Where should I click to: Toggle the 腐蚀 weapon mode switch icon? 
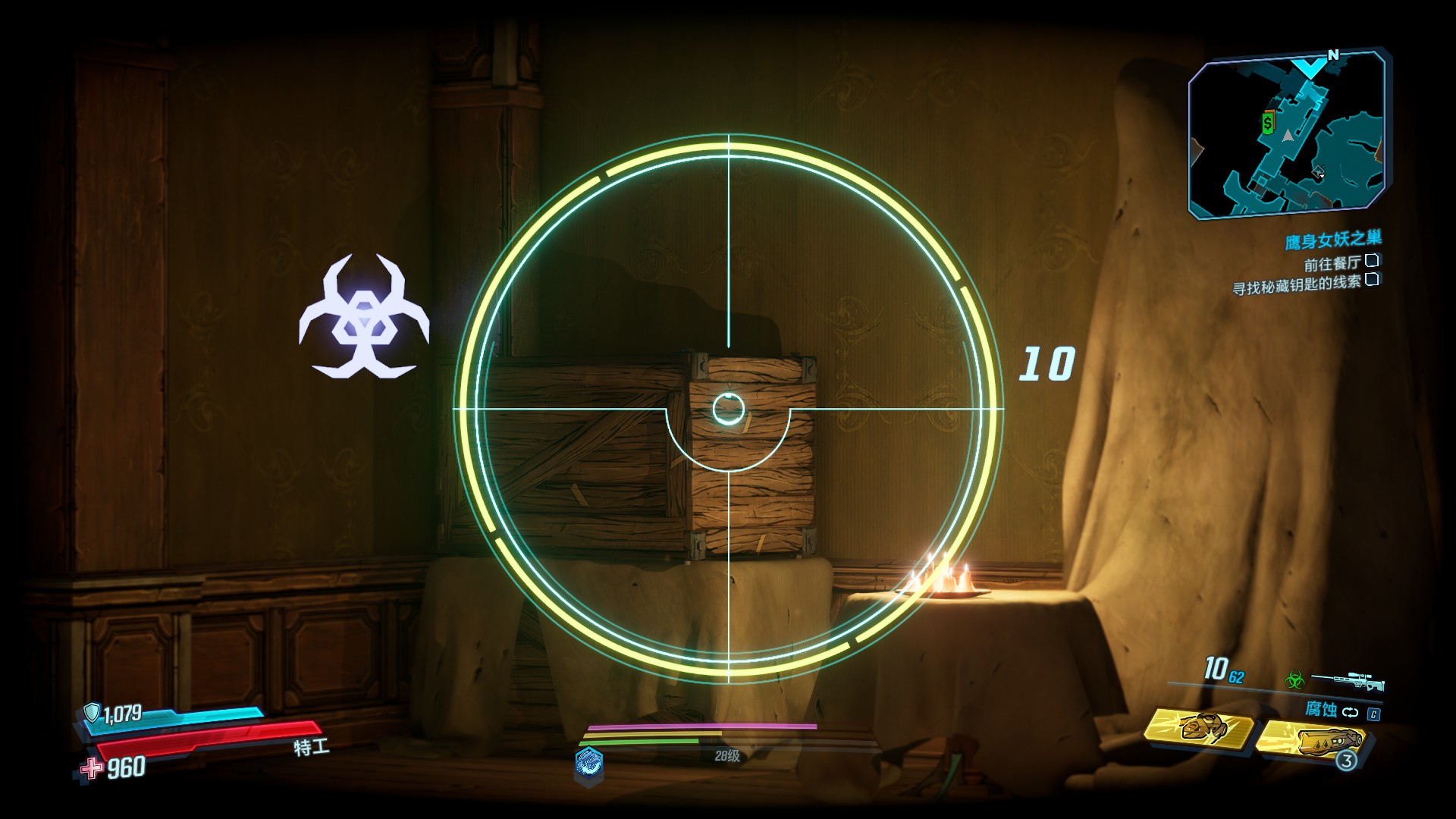[1351, 712]
